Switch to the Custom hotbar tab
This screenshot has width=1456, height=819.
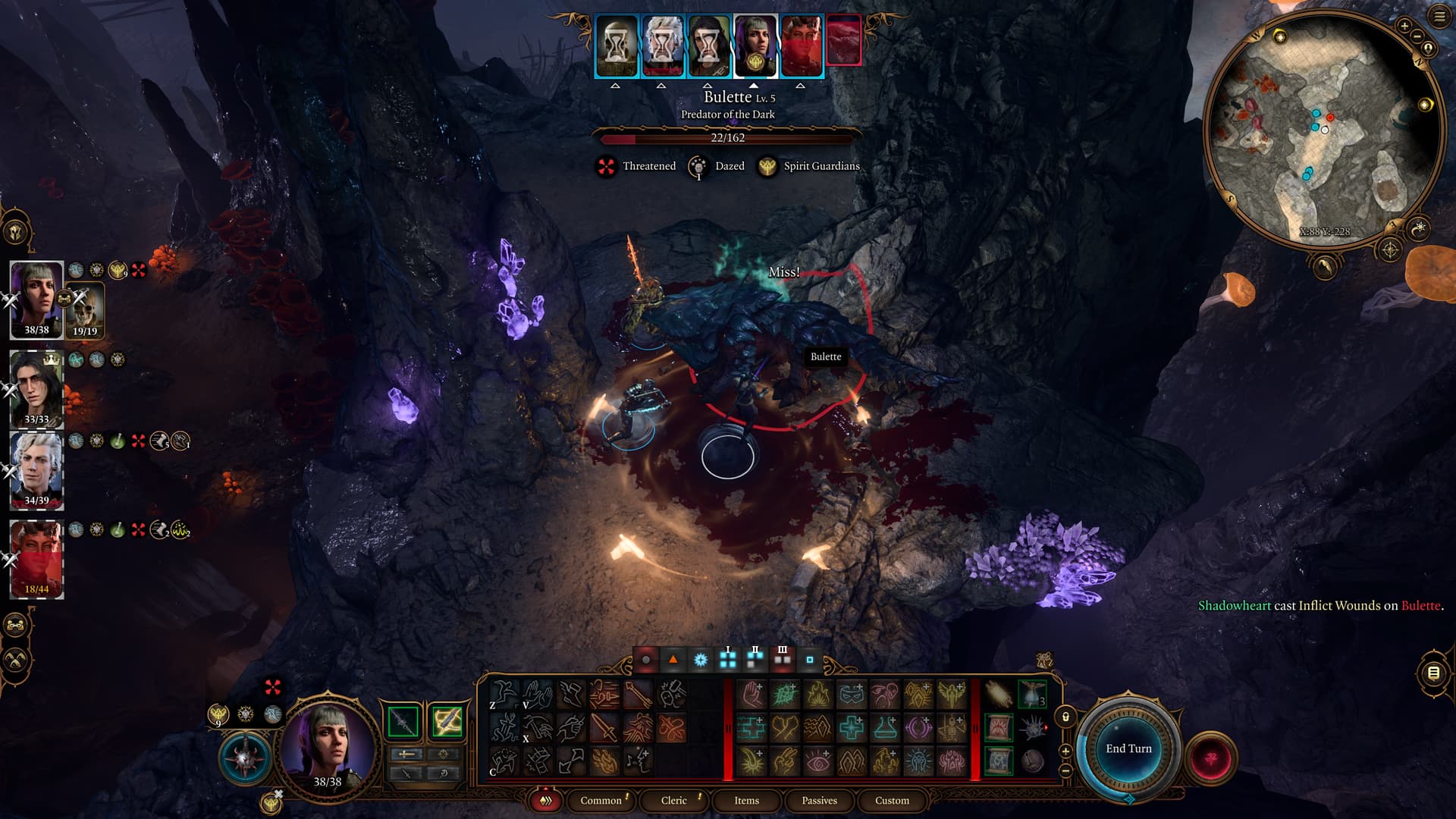[892, 800]
